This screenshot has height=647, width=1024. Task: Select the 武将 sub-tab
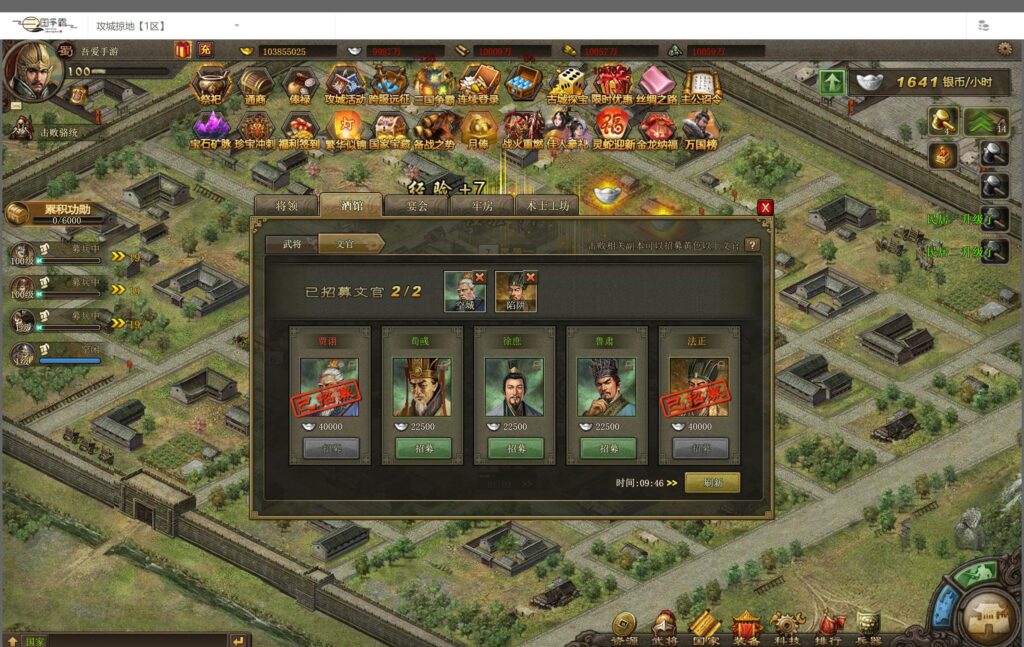point(292,243)
